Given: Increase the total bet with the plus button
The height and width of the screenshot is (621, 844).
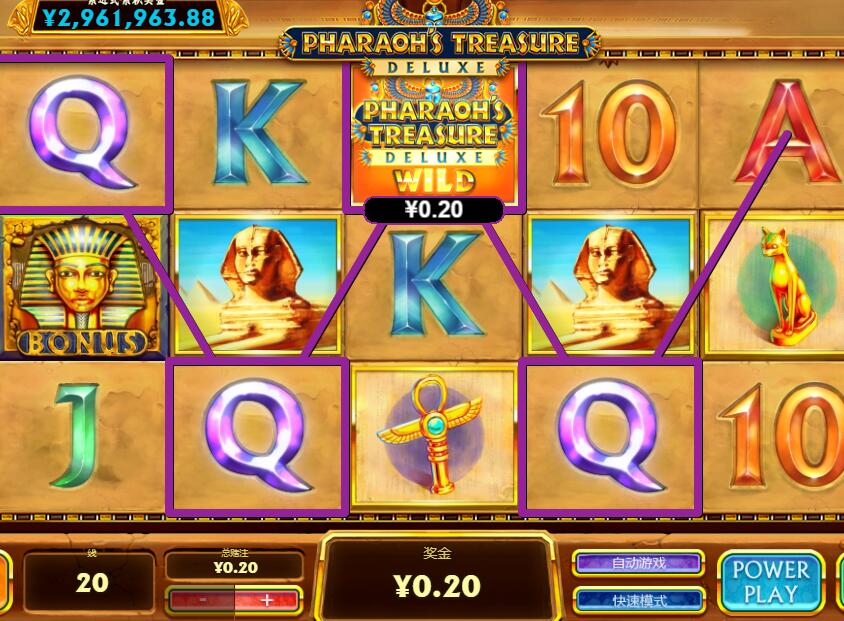Looking at the screenshot, I should (x=267, y=600).
